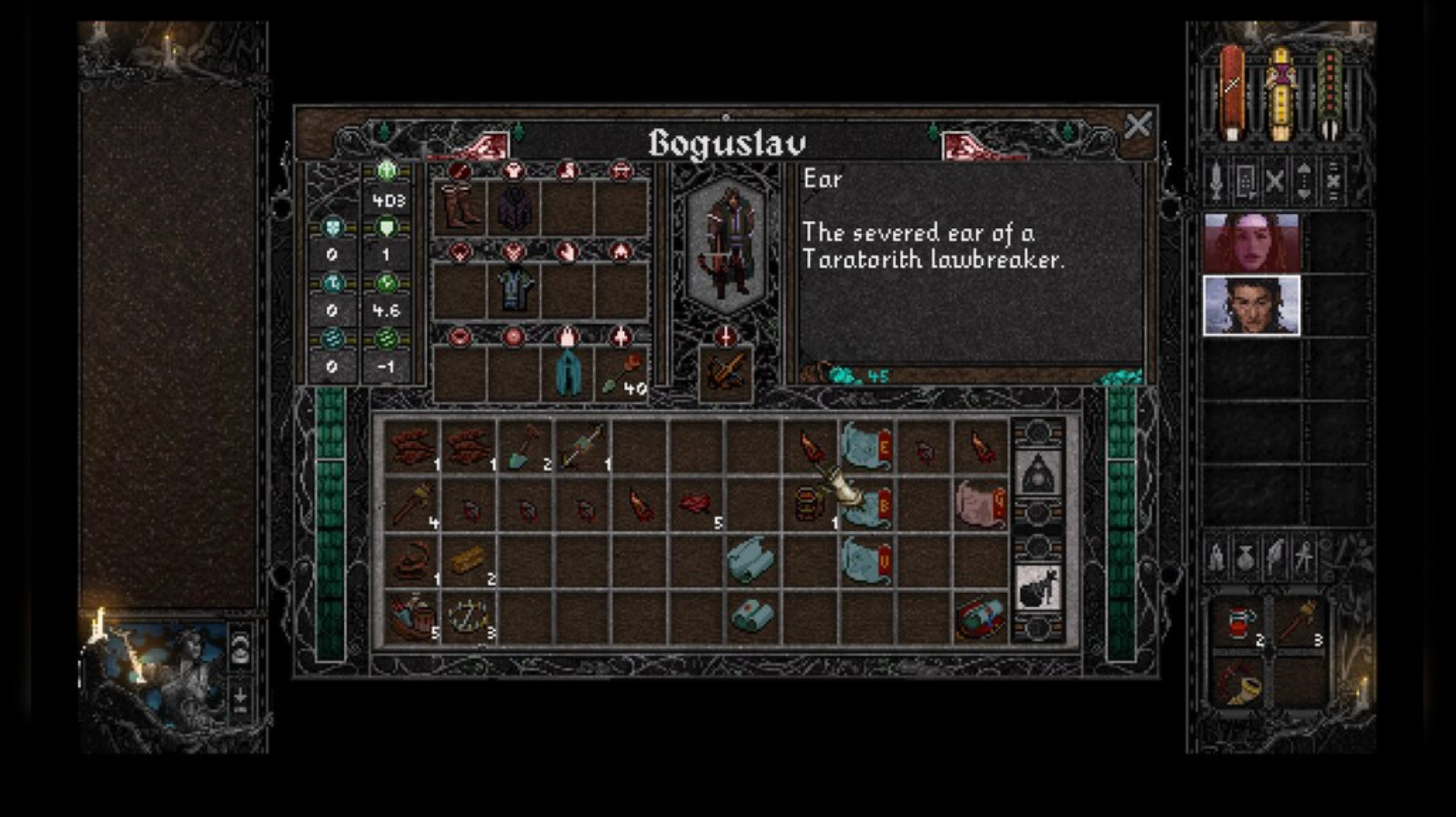Select the dark-haired man's party portrait
This screenshot has width=1456, height=817.
tap(1251, 305)
